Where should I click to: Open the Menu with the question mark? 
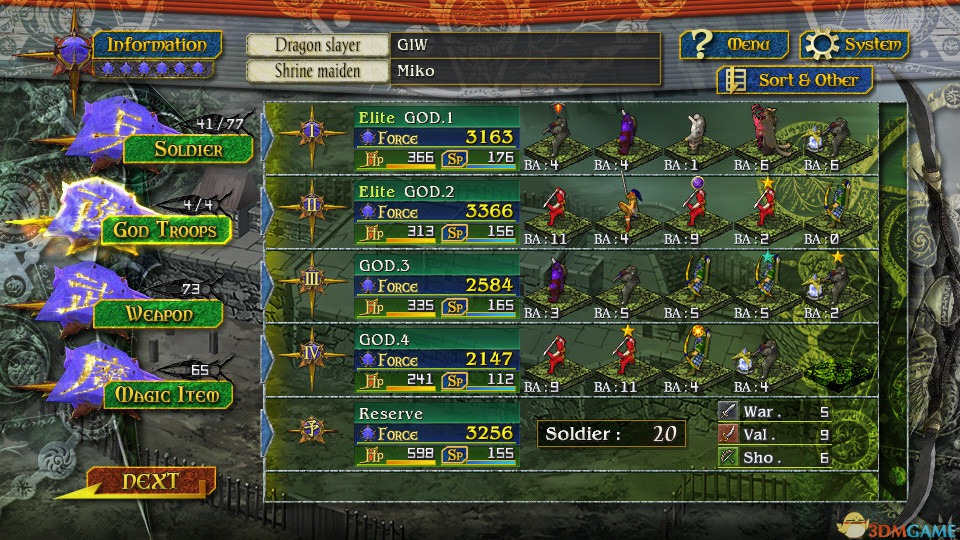735,45
